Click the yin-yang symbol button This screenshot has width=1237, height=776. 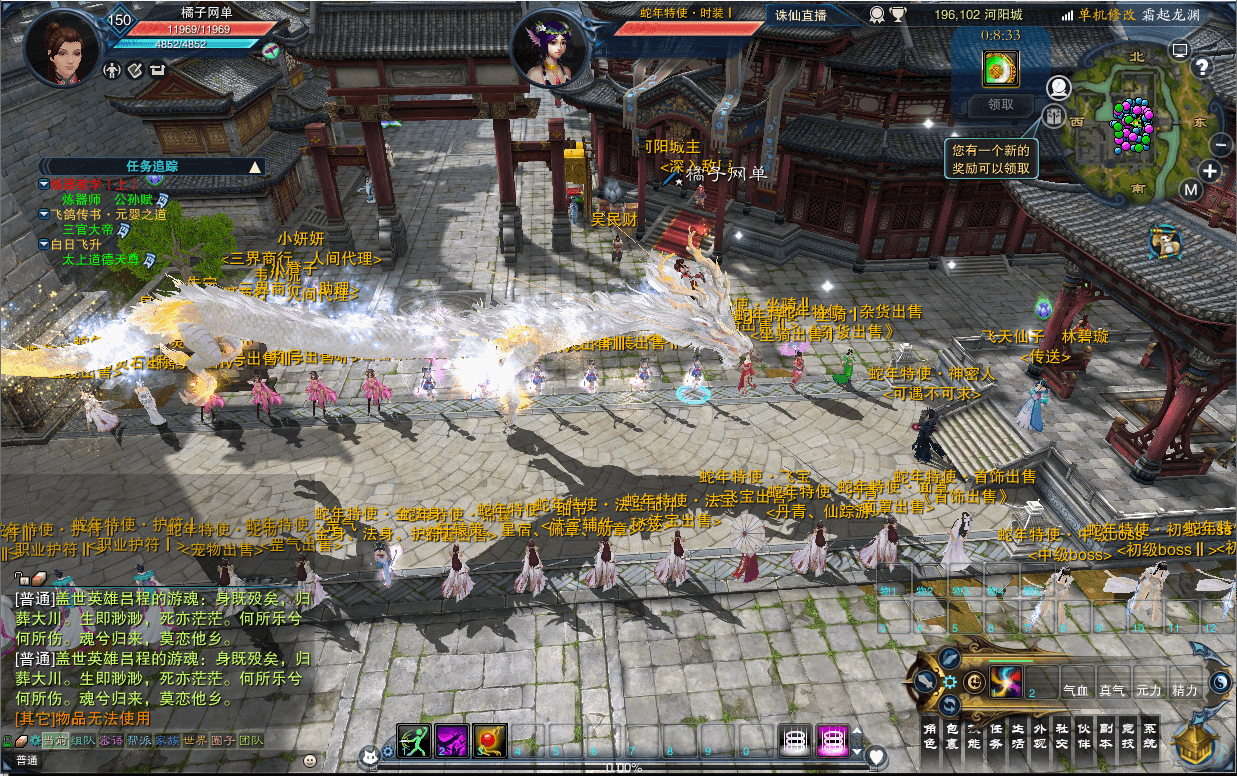[1221, 681]
